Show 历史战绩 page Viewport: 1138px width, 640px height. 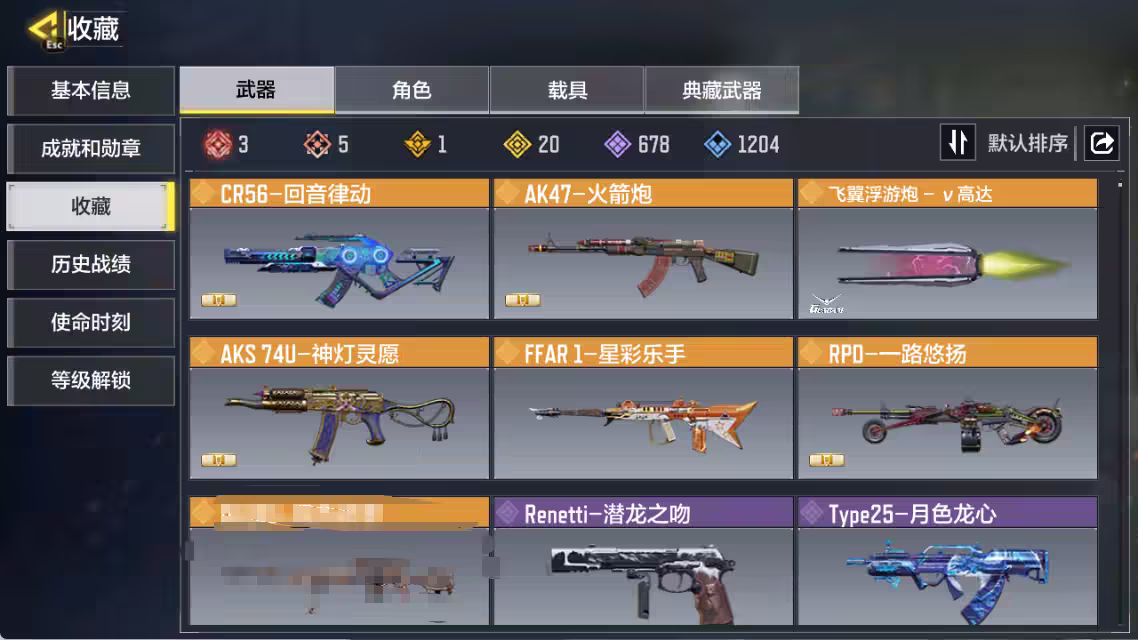click(91, 265)
